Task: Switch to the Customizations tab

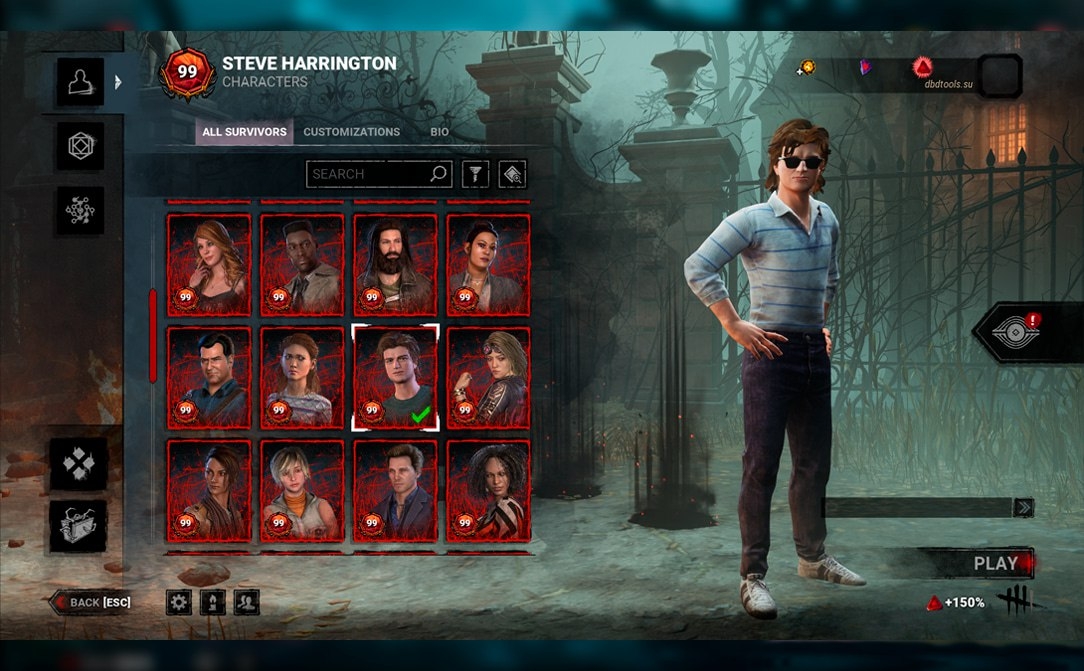Action: (x=351, y=132)
